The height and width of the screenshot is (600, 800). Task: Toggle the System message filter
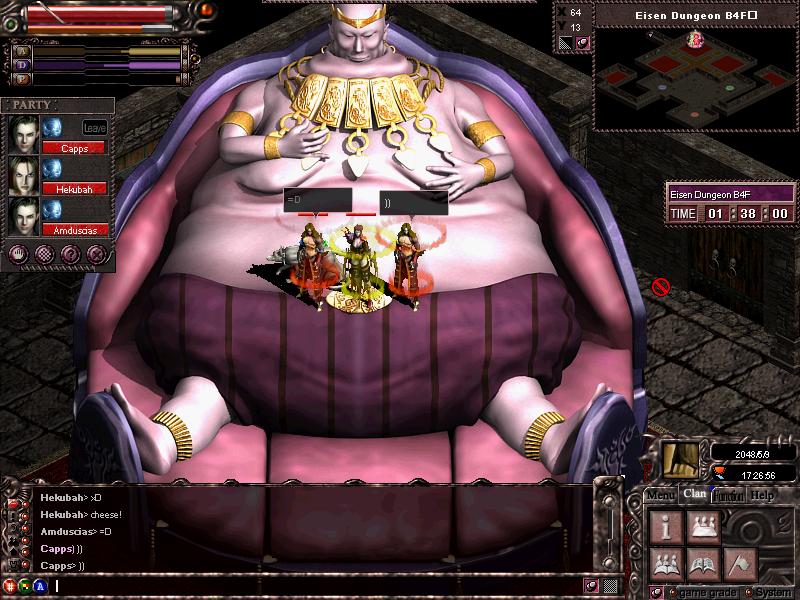[749, 591]
